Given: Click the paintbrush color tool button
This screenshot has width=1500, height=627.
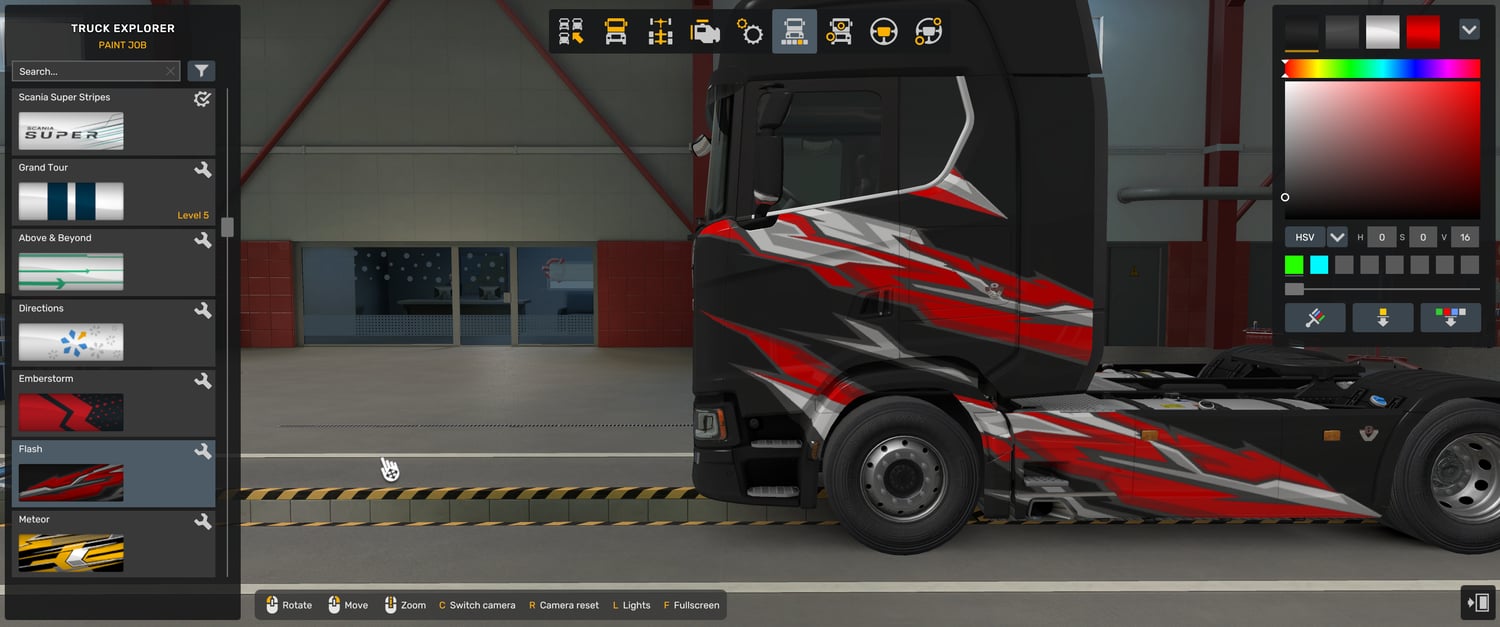Looking at the screenshot, I should (x=1315, y=318).
